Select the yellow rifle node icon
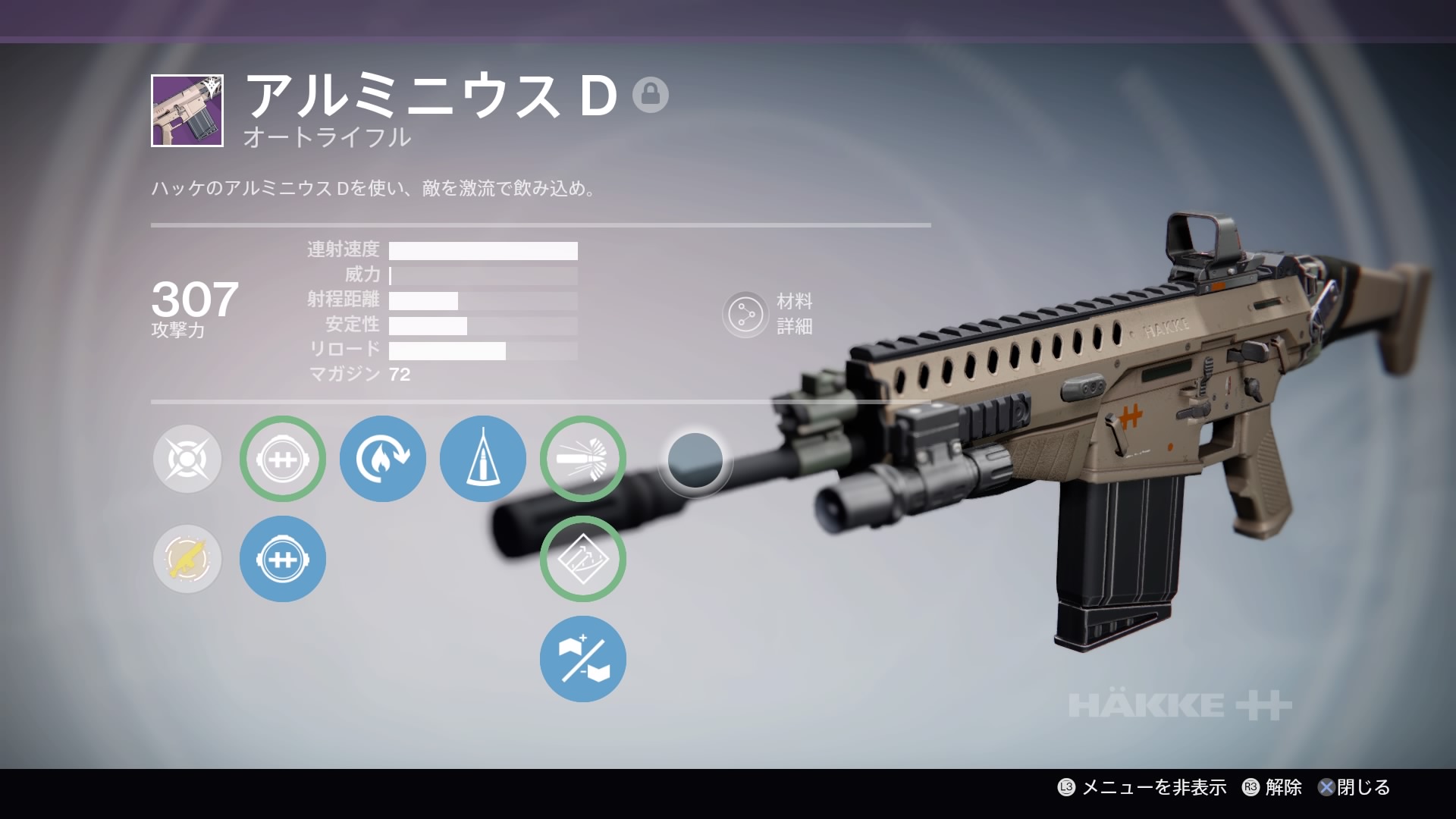The height and width of the screenshot is (819, 1456). [187, 559]
